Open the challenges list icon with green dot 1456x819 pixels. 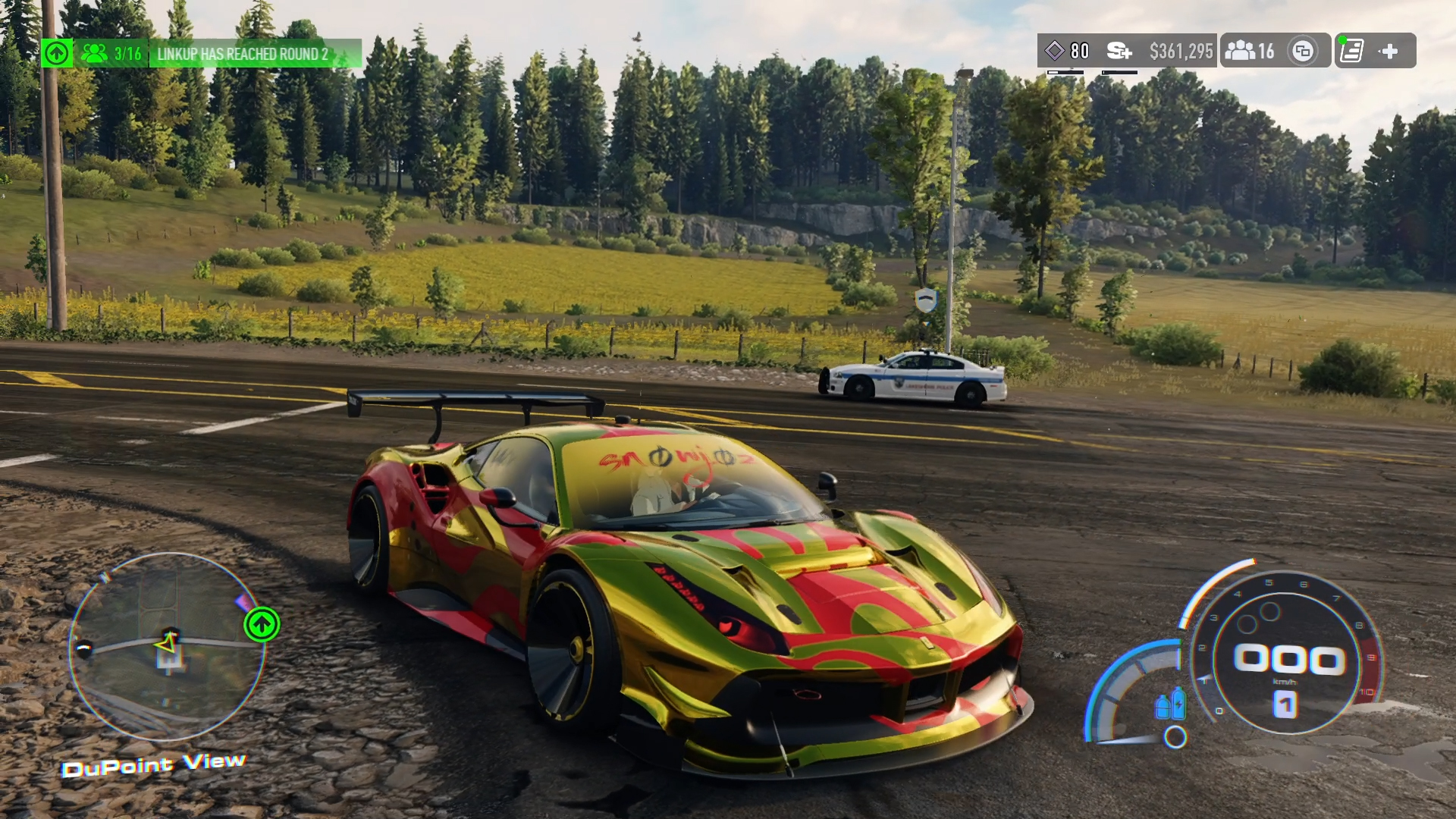[x=1351, y=51]
